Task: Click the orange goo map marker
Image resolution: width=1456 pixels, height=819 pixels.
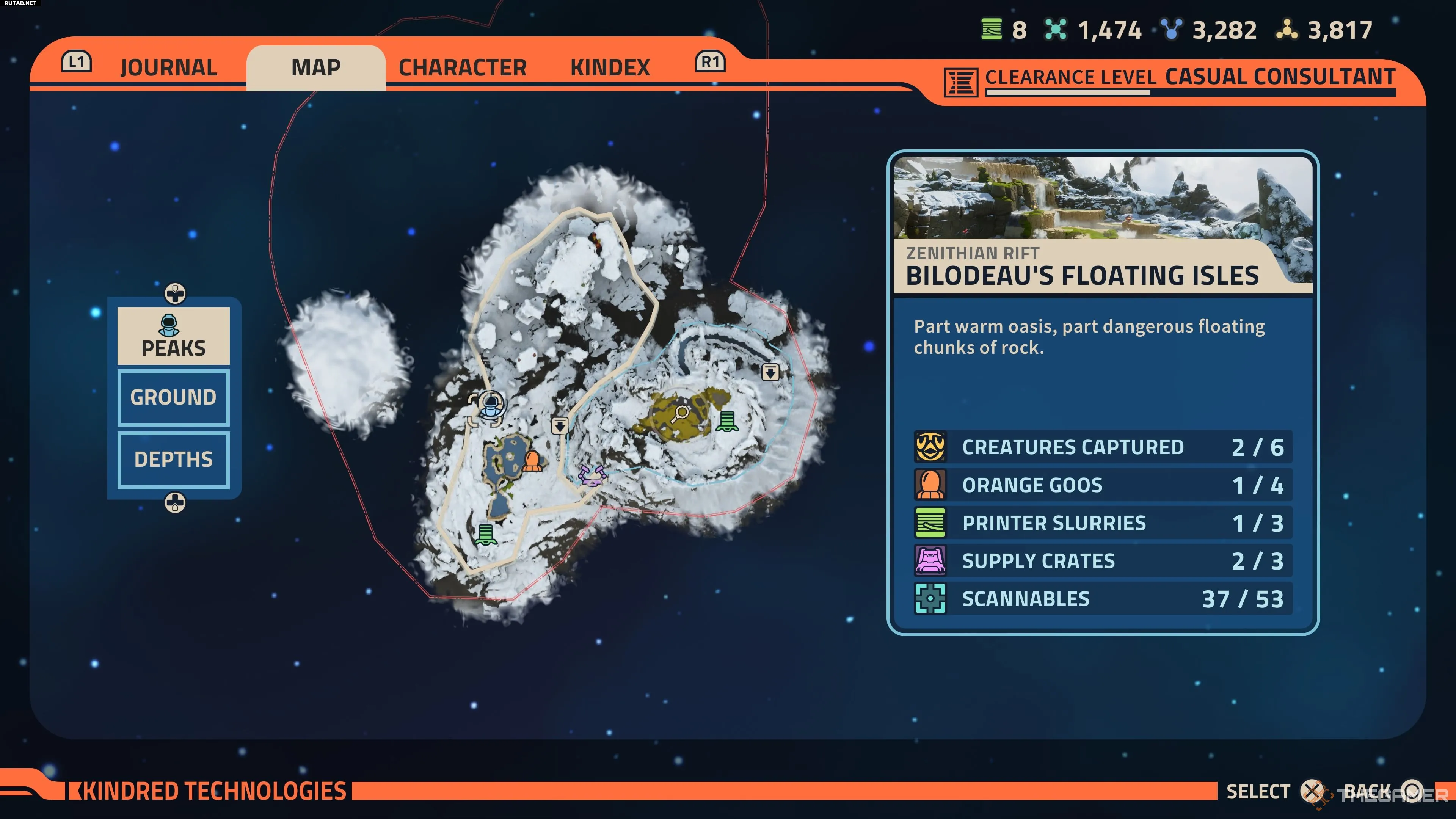Action: click(532, 461)
